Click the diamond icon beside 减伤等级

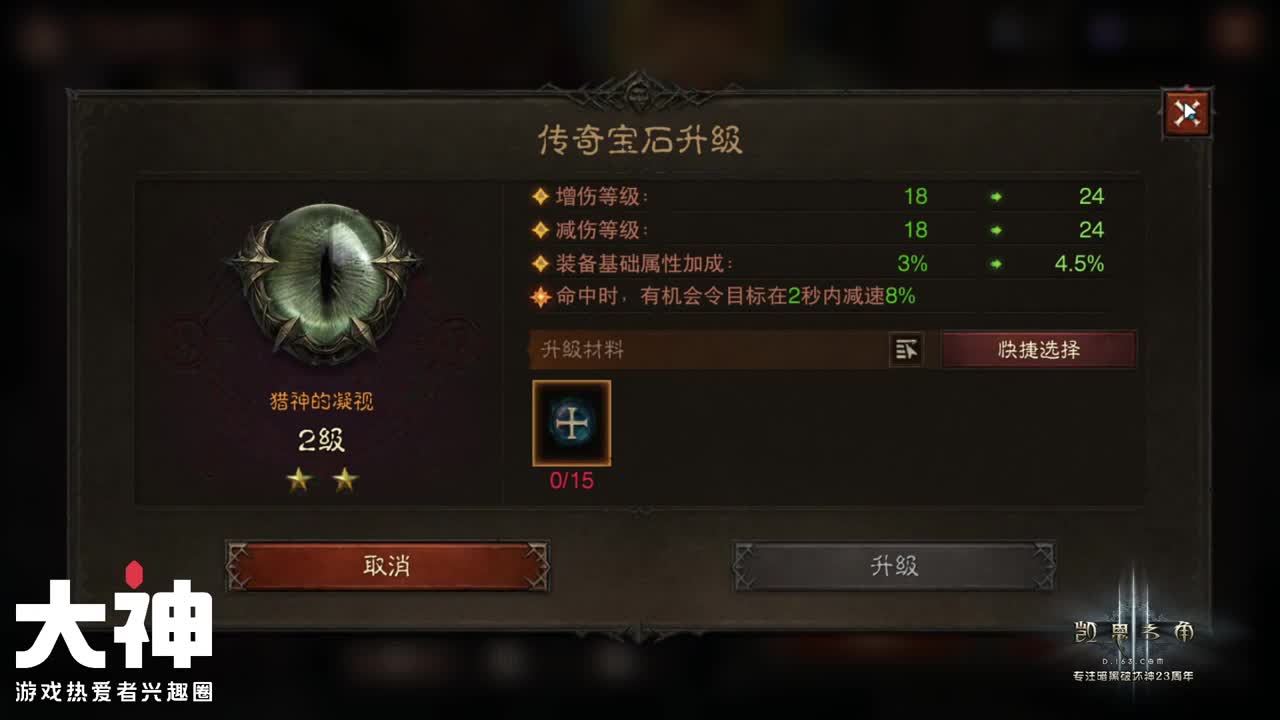(540, 231)
